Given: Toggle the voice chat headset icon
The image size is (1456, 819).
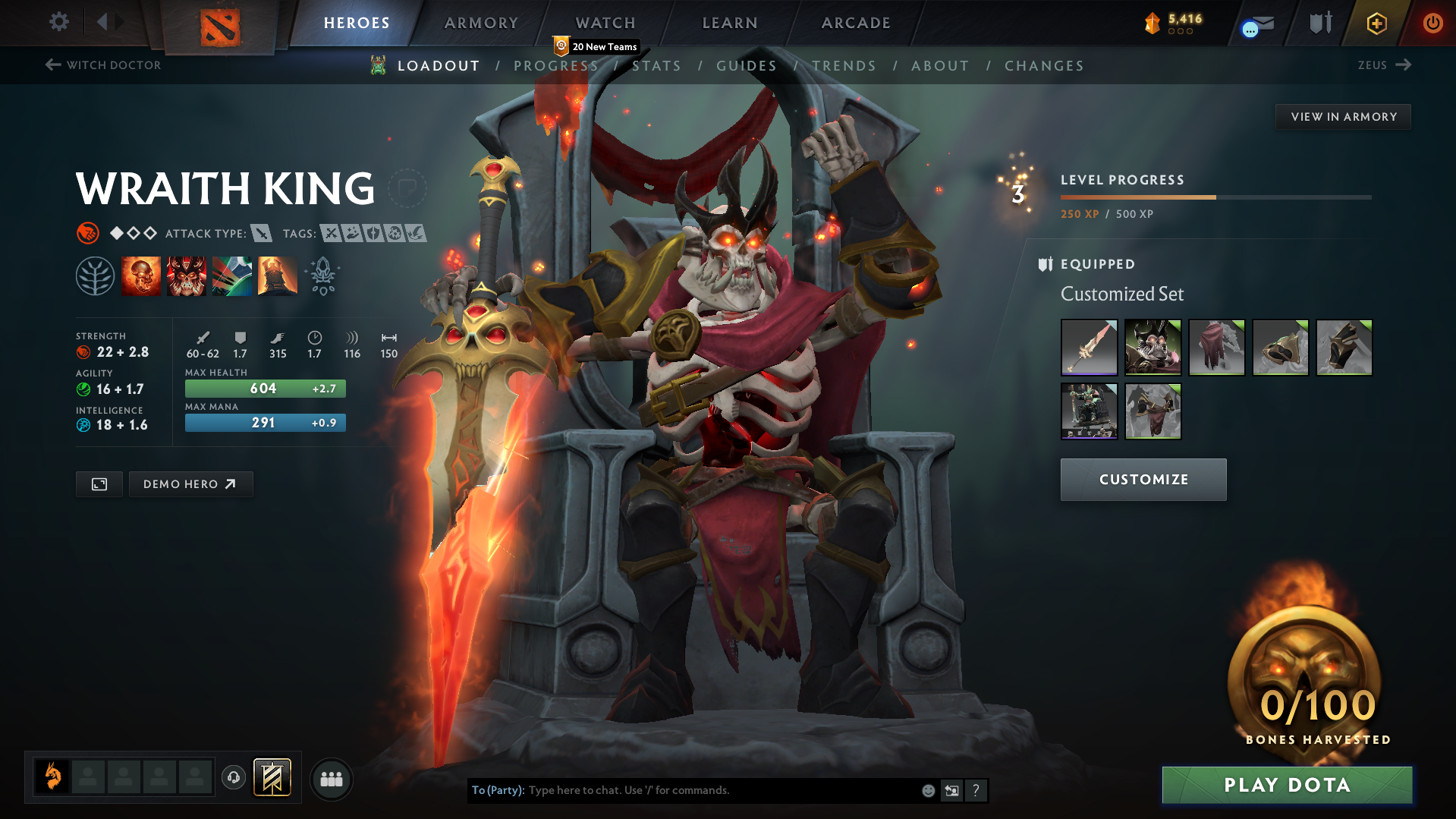Looking at the screenshot, I should (x=233, y=778).
